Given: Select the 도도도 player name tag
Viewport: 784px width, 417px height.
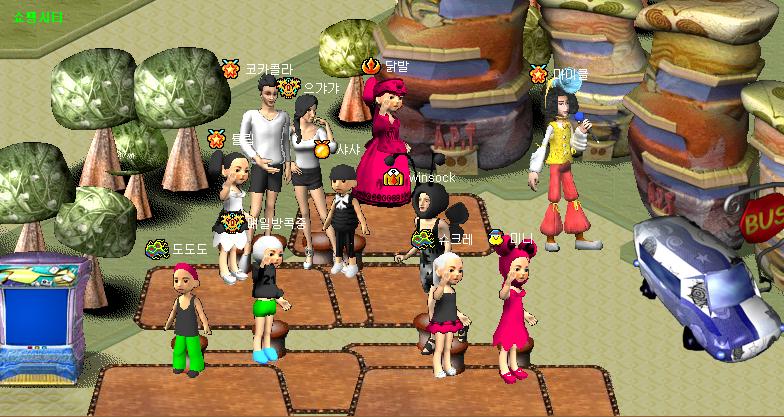Looking at the screenshot, I should pos(189,247).
